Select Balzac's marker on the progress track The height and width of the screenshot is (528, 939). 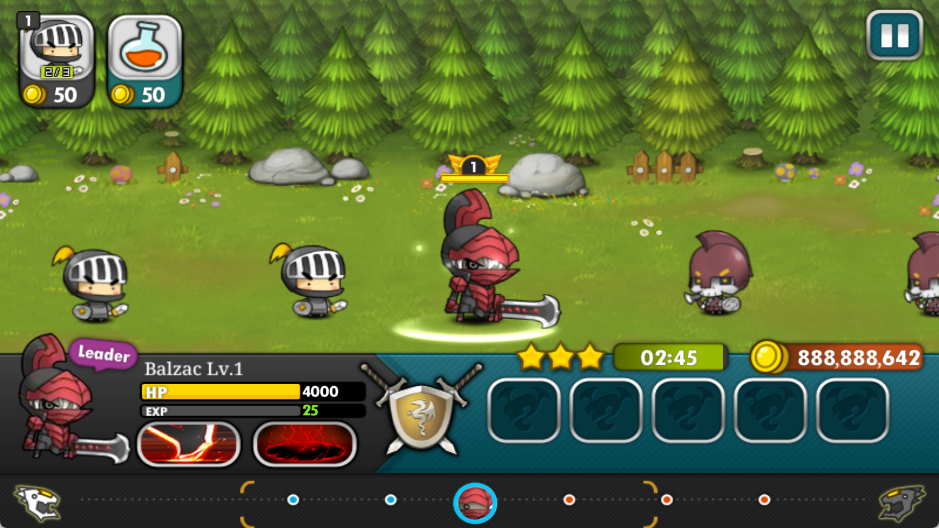(475, 502)
